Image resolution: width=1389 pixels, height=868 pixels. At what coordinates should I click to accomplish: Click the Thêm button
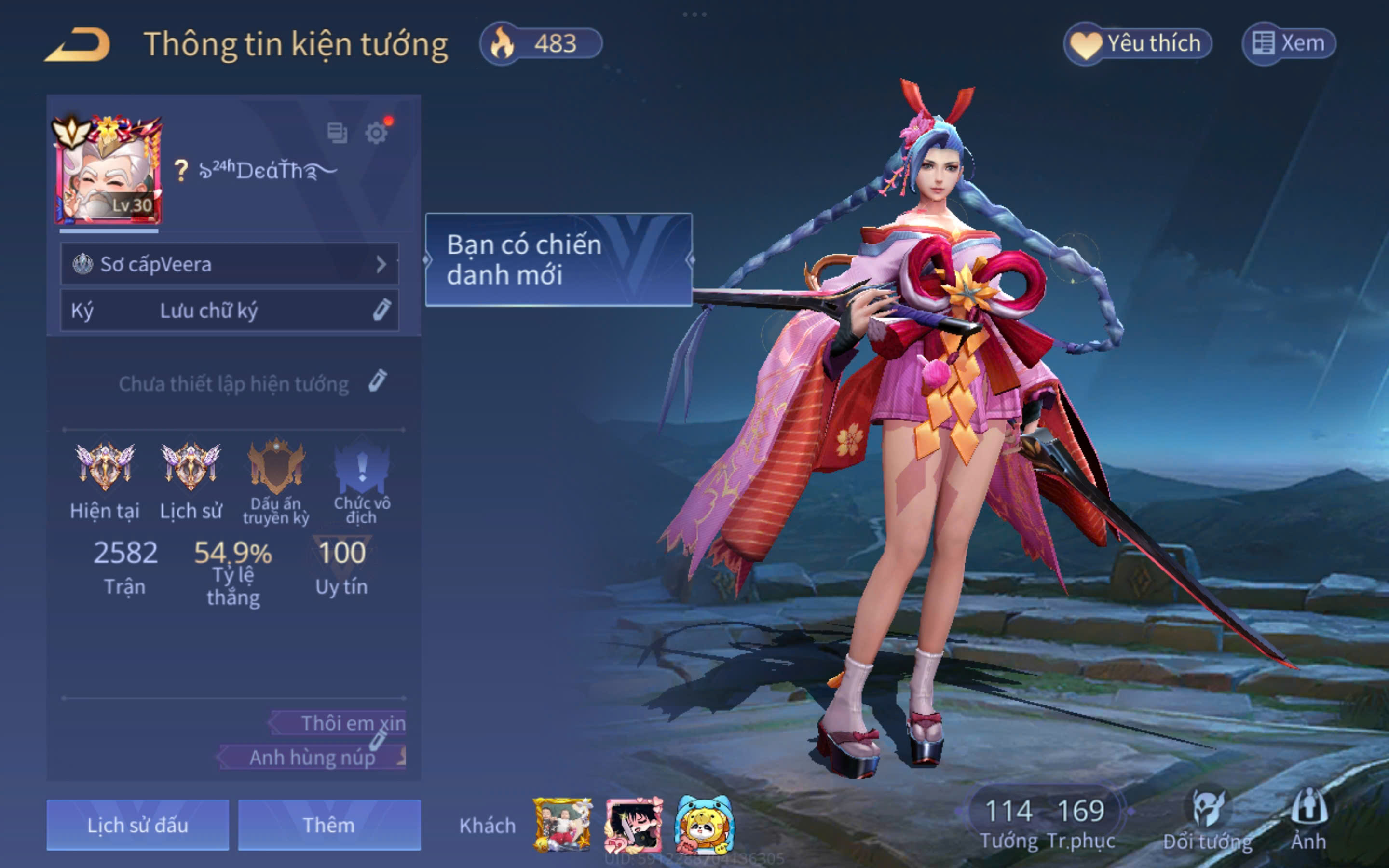(329, 825)
